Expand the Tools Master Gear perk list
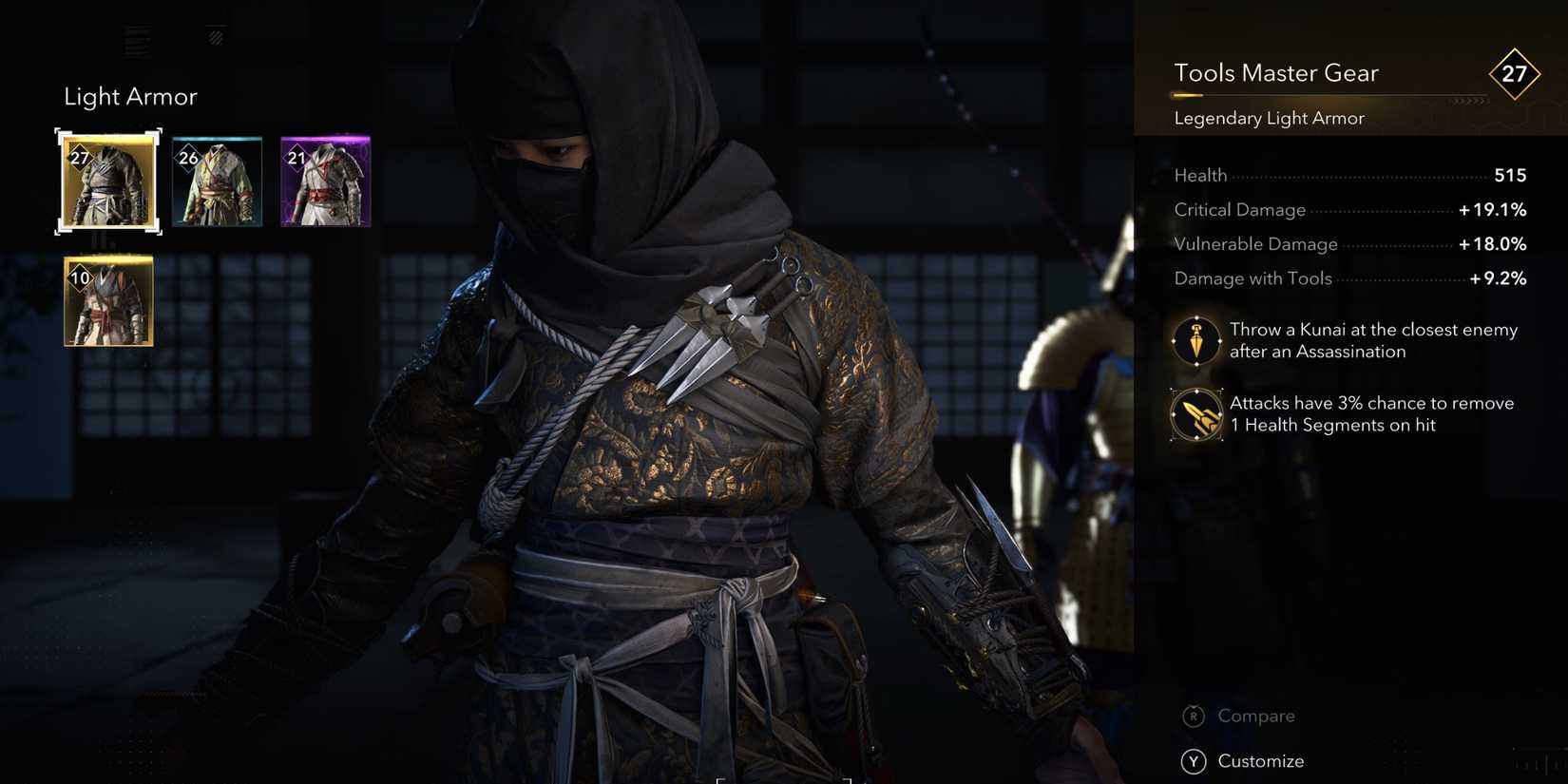 pyautogui.click(x=1276, y=73)
